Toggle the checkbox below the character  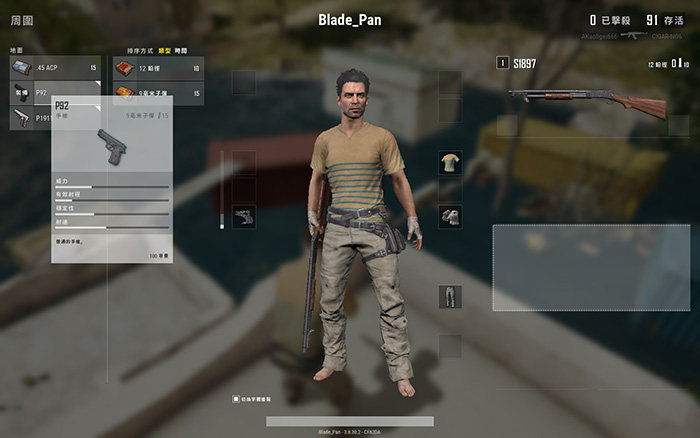(236, 398)
